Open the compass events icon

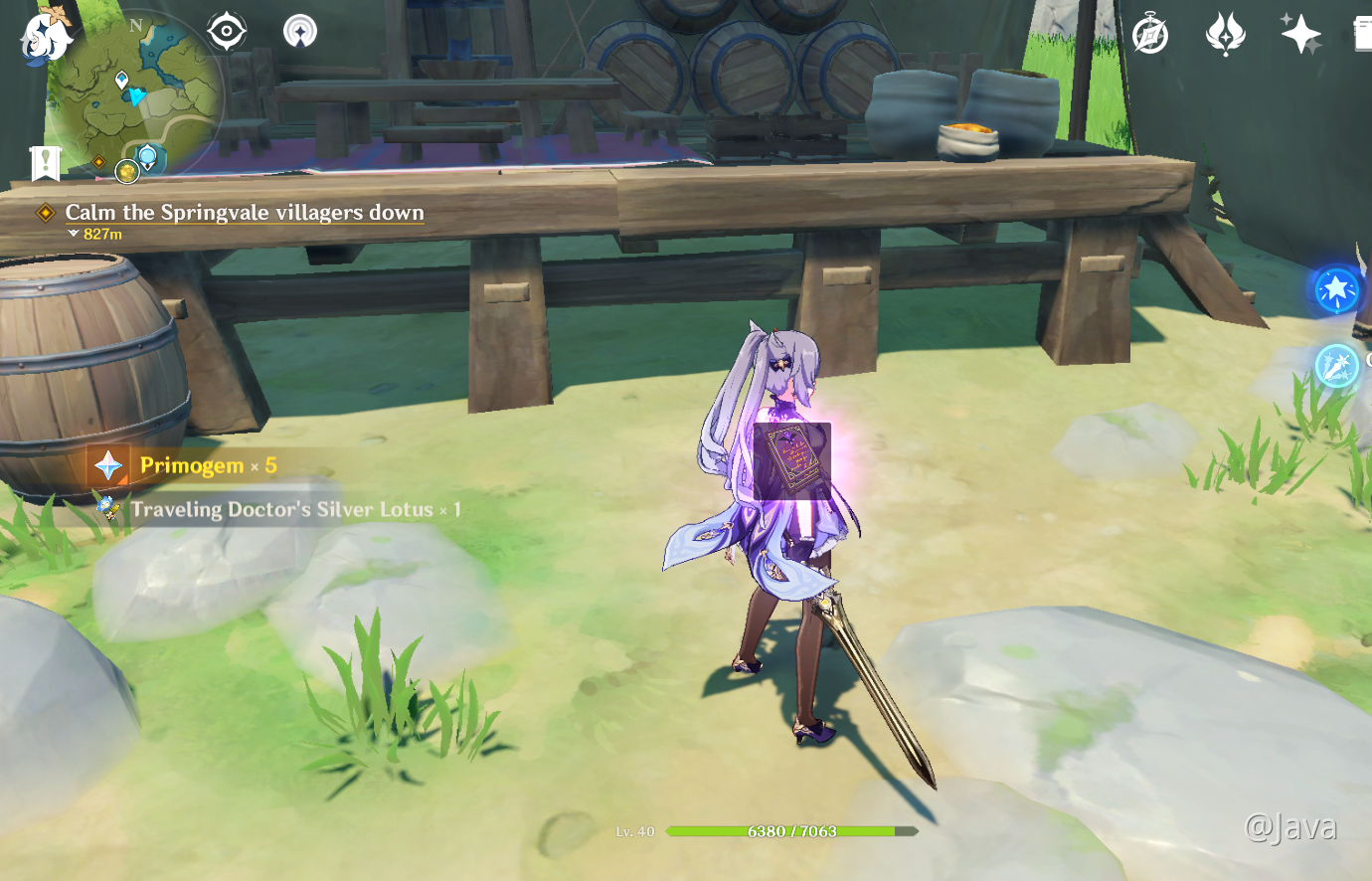click(x=1150, y=35)
